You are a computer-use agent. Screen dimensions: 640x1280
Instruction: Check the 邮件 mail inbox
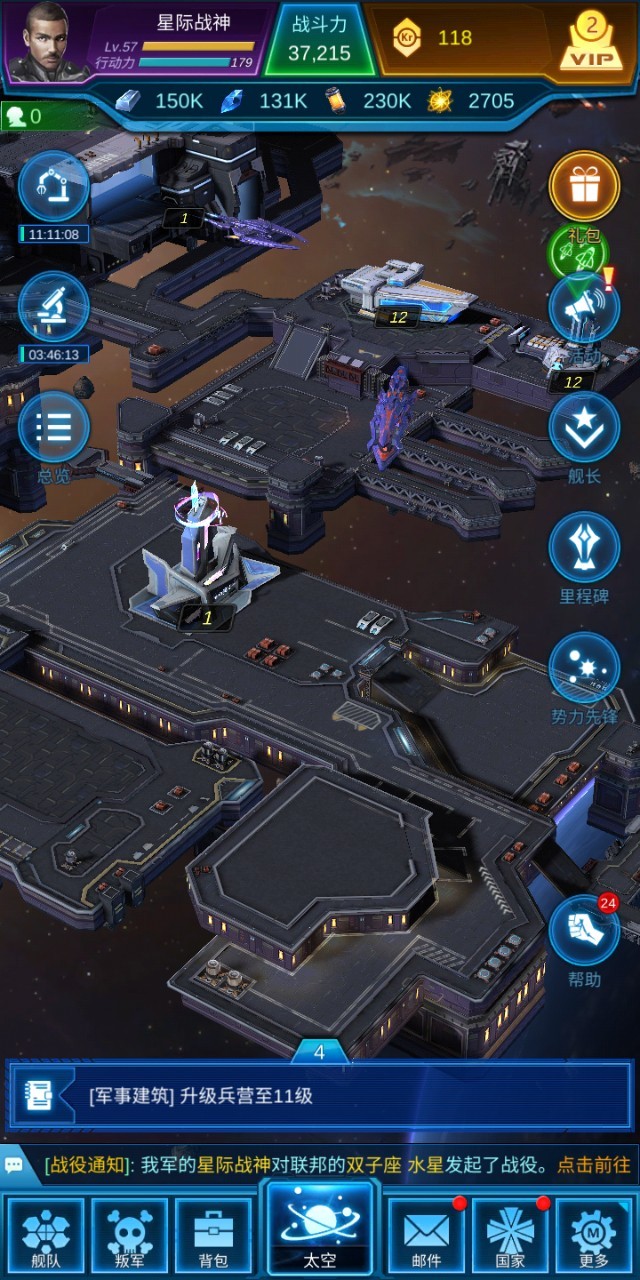[x=426, y=1235]
